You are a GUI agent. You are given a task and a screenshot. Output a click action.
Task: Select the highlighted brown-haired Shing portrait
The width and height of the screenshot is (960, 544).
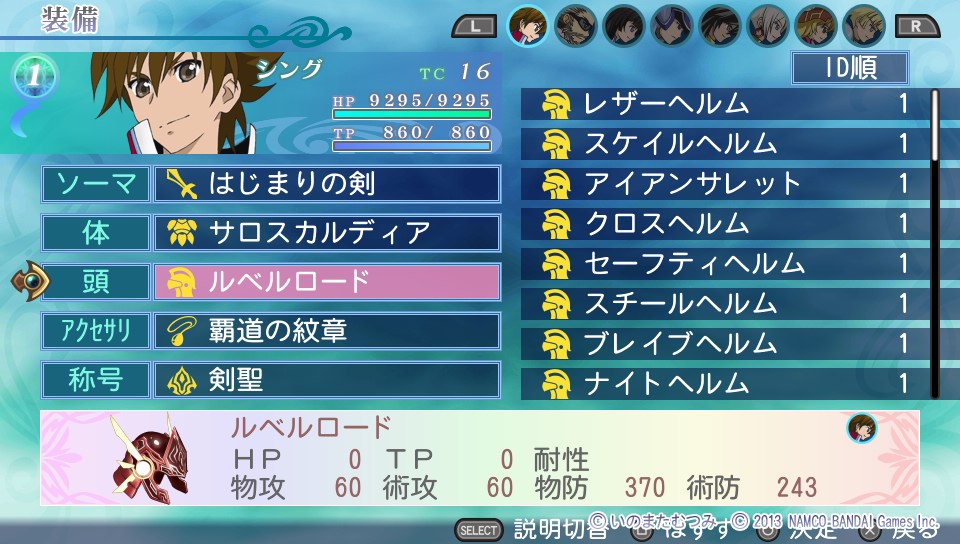tap(528, 25)
